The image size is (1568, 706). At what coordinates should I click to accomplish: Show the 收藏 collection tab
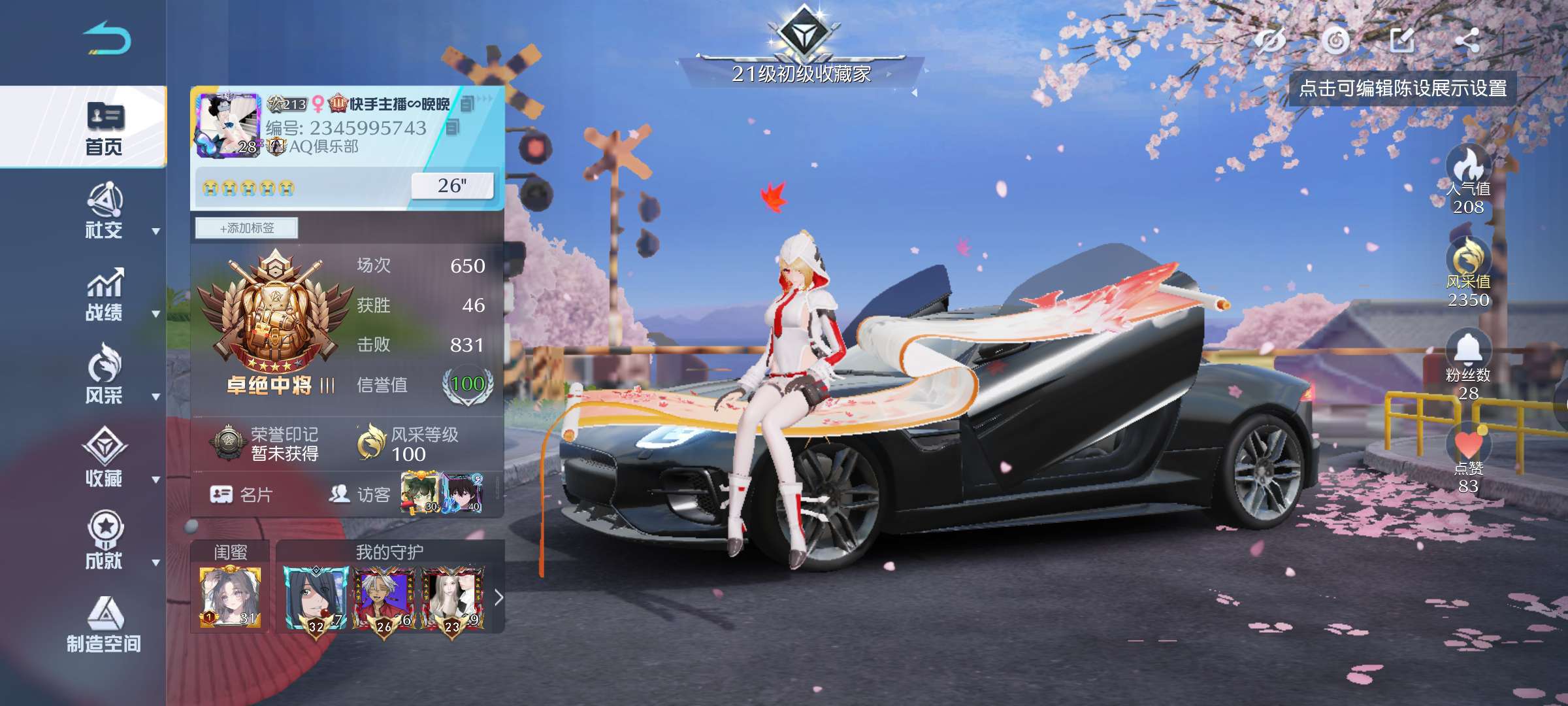[105, 460]
